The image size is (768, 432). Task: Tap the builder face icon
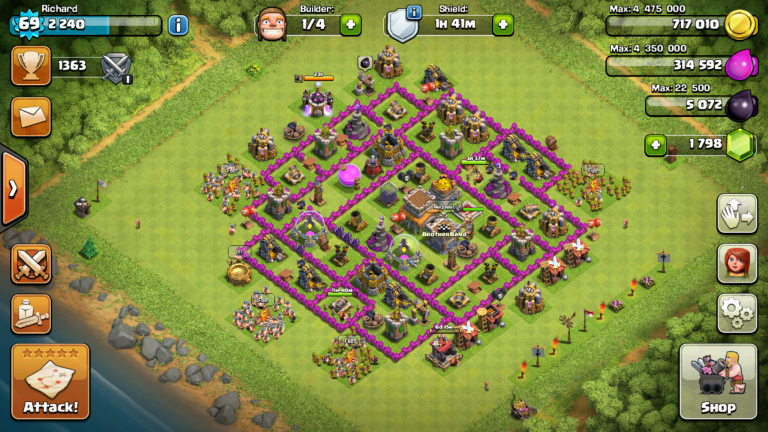(x=272, y=24)
